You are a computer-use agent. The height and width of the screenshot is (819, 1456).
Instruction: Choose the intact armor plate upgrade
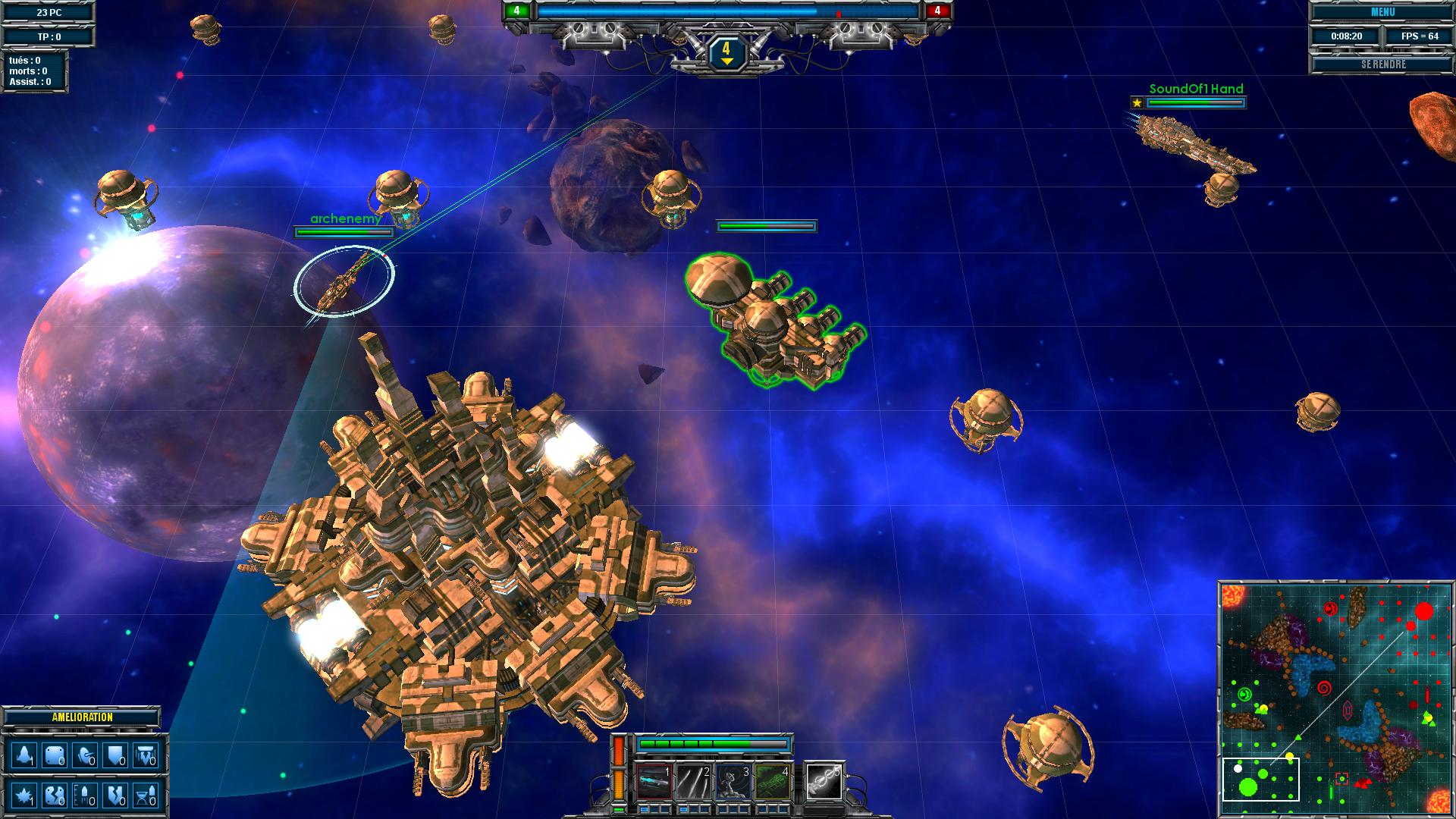55,756
